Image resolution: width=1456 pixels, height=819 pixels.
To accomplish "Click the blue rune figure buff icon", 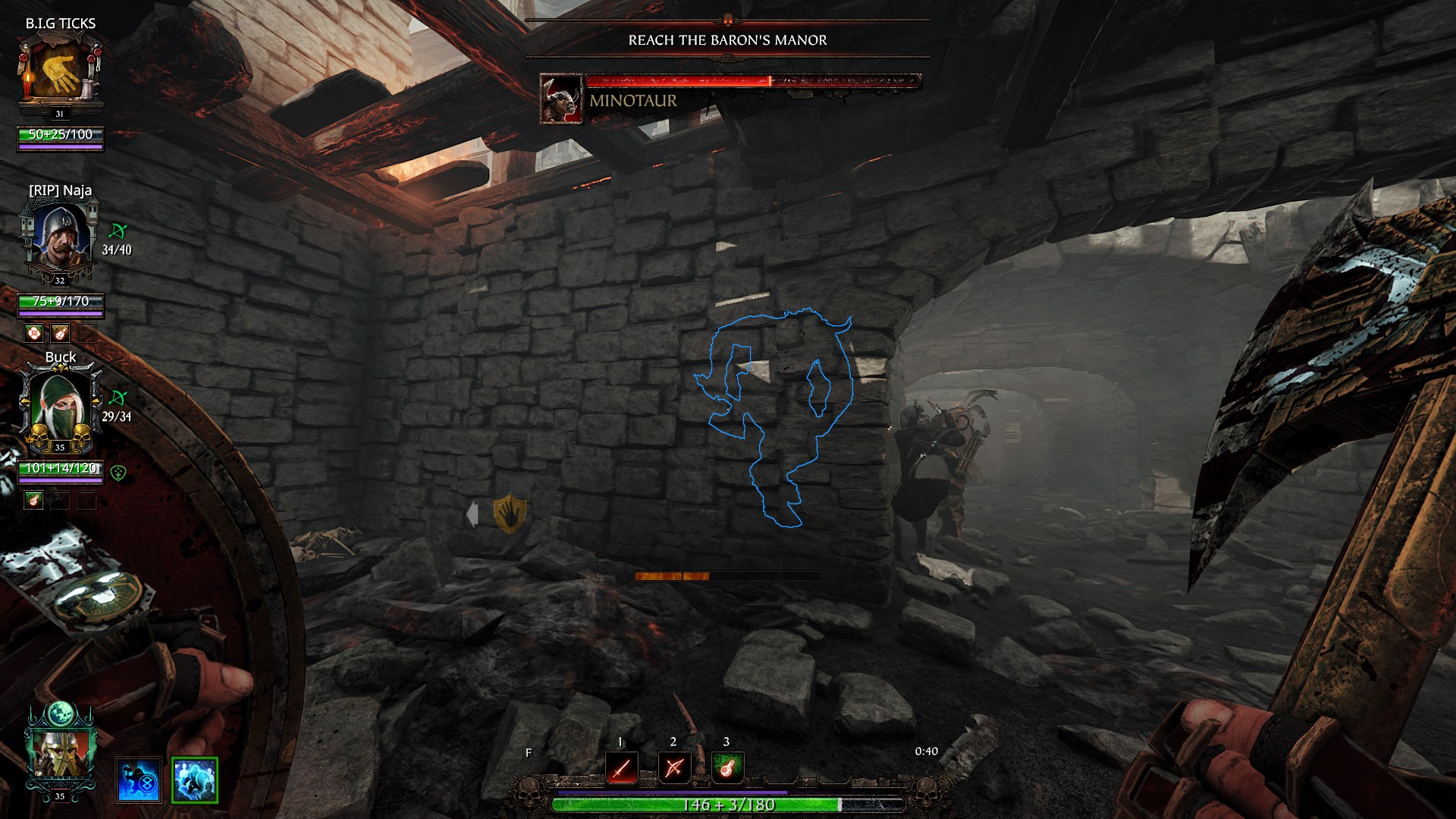I will [x=139, y=780].
